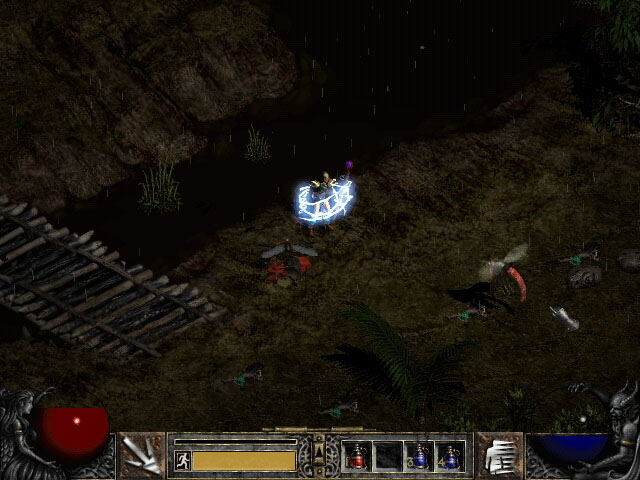
Task: Open the right-click skill selection icon
Action: tap(498, 456)
